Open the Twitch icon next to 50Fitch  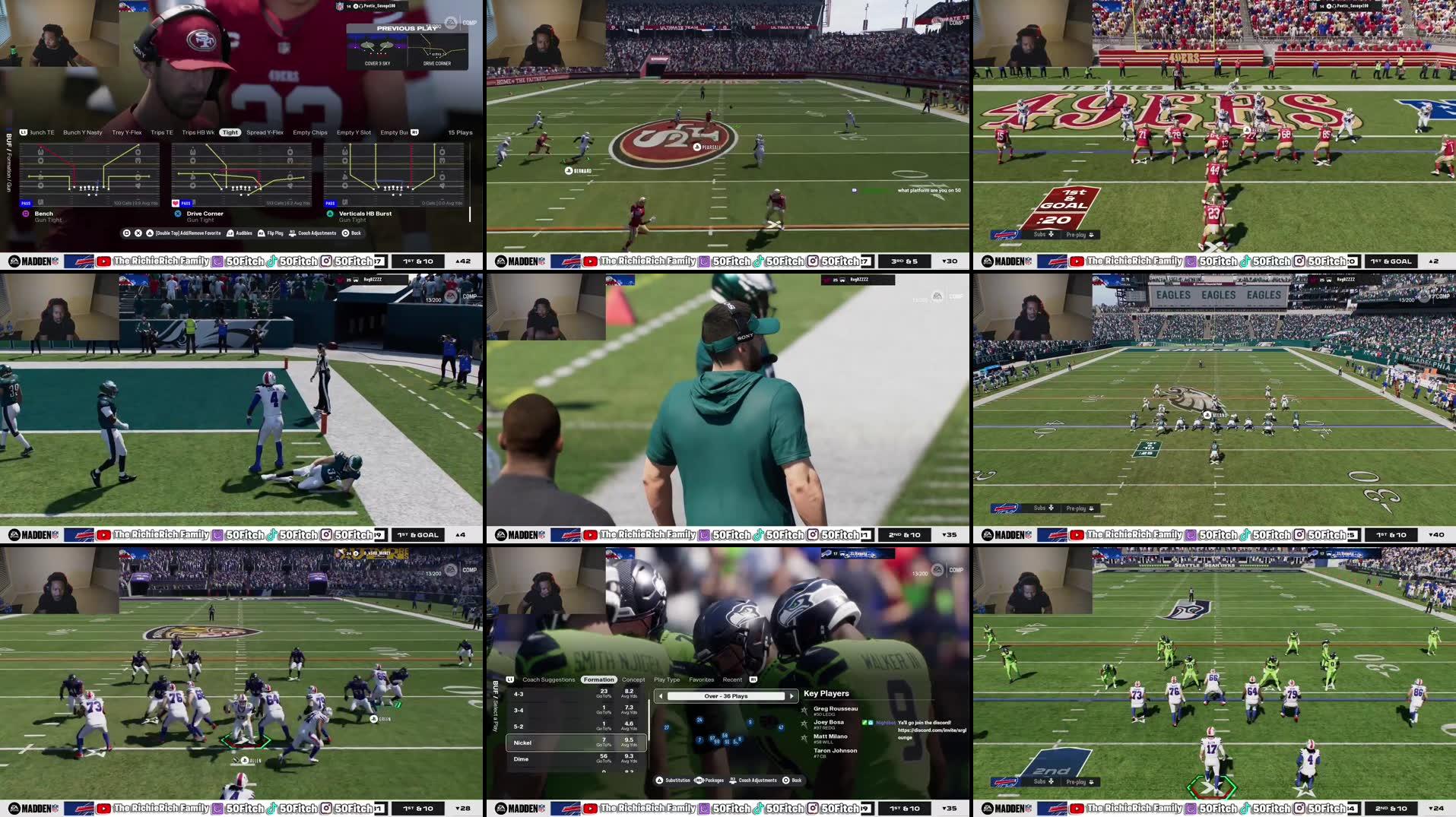click(217, 261)
